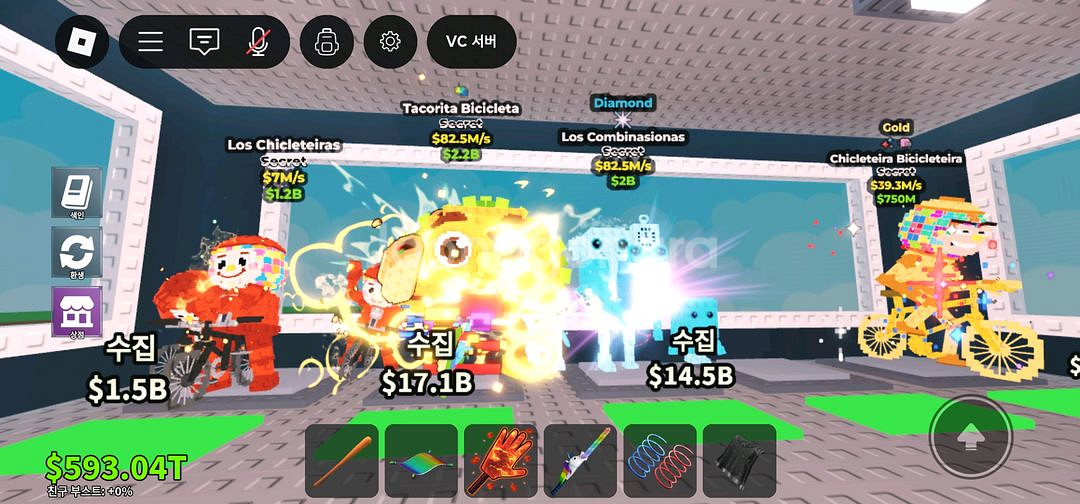
Task: Open the Roblox logo menu
Action: click(82, 42)
